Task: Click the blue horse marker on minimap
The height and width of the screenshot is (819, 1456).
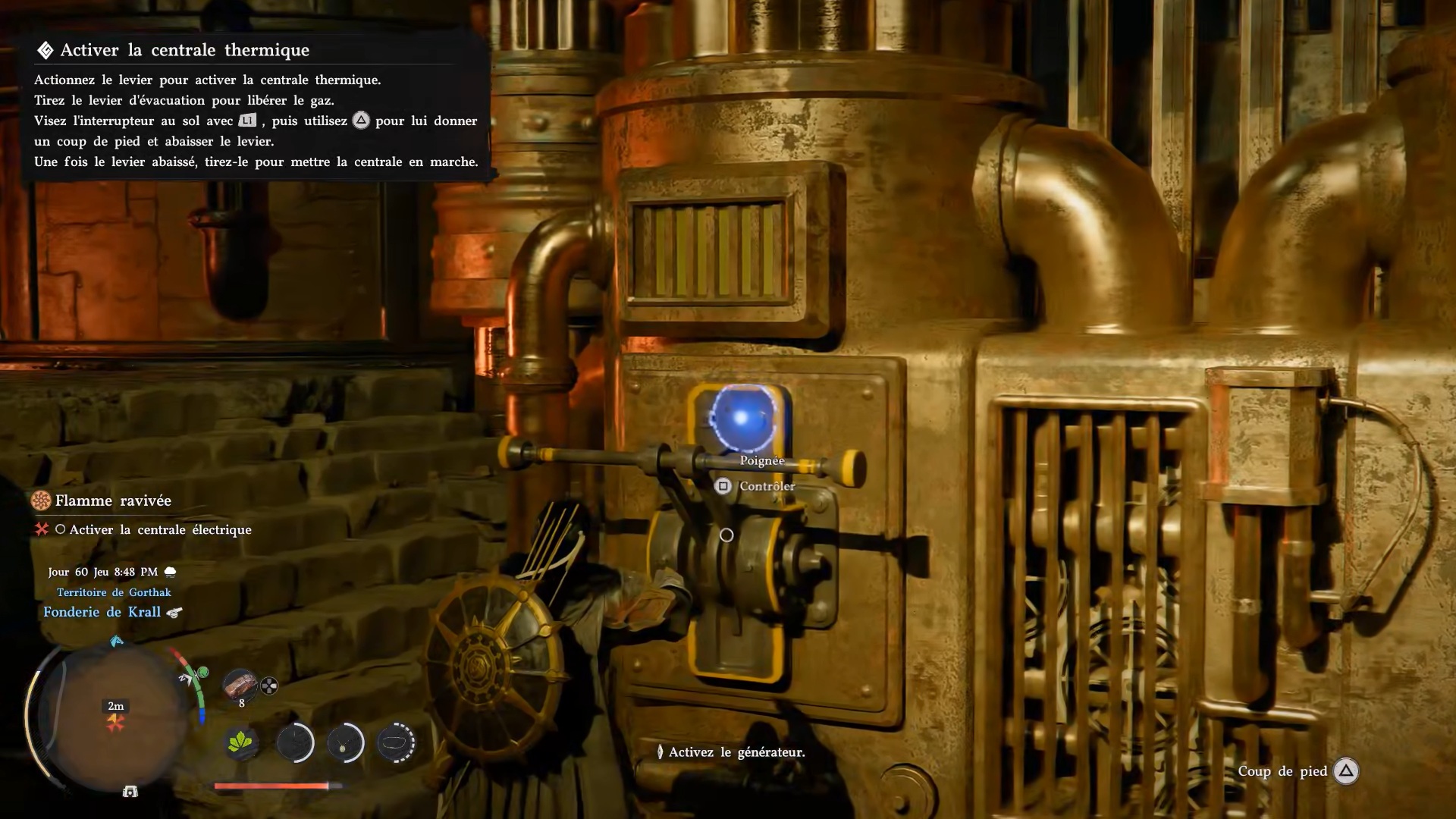Action: pos(116,642)
